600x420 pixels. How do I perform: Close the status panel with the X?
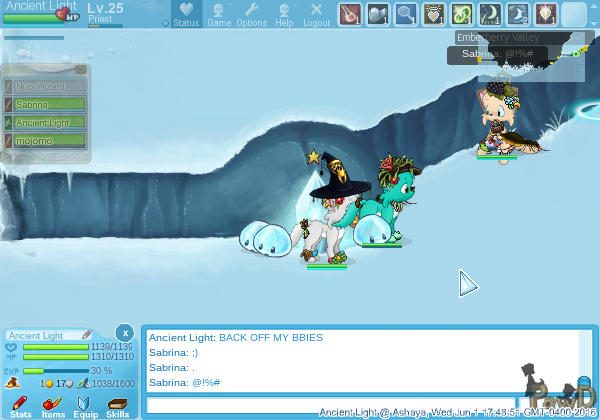click(x=123, y=332)
